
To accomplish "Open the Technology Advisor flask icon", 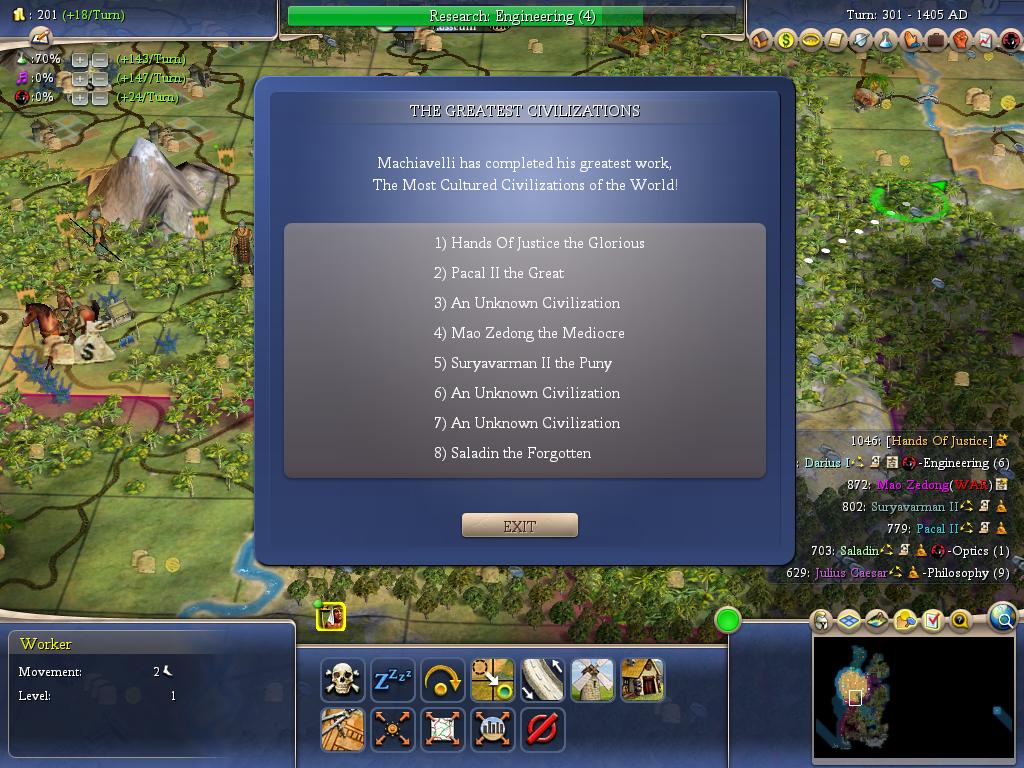I will (x=886, y=41).
